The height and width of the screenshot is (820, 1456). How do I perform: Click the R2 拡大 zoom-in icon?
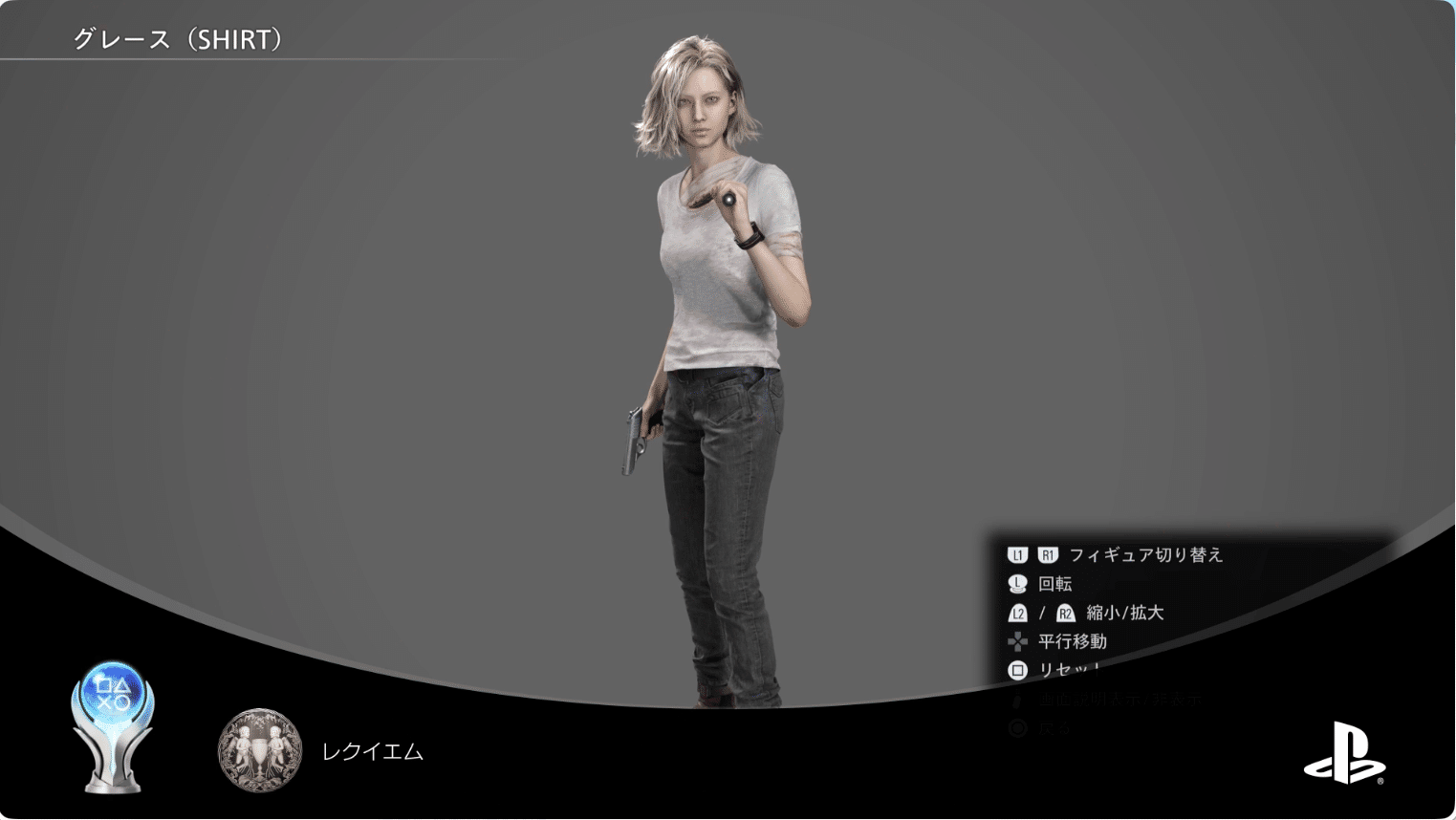(x=1066, y=614)
